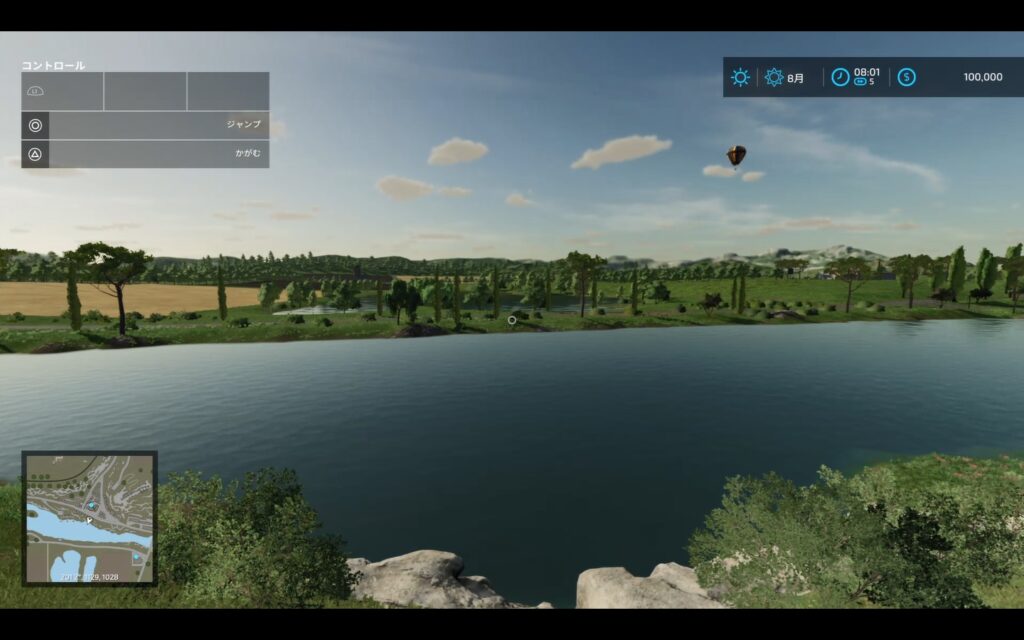Click the clock icon beside 08:01
The width and height of the screenshot is (1024, 640).
pyautogui.click(x=840, y=77)
